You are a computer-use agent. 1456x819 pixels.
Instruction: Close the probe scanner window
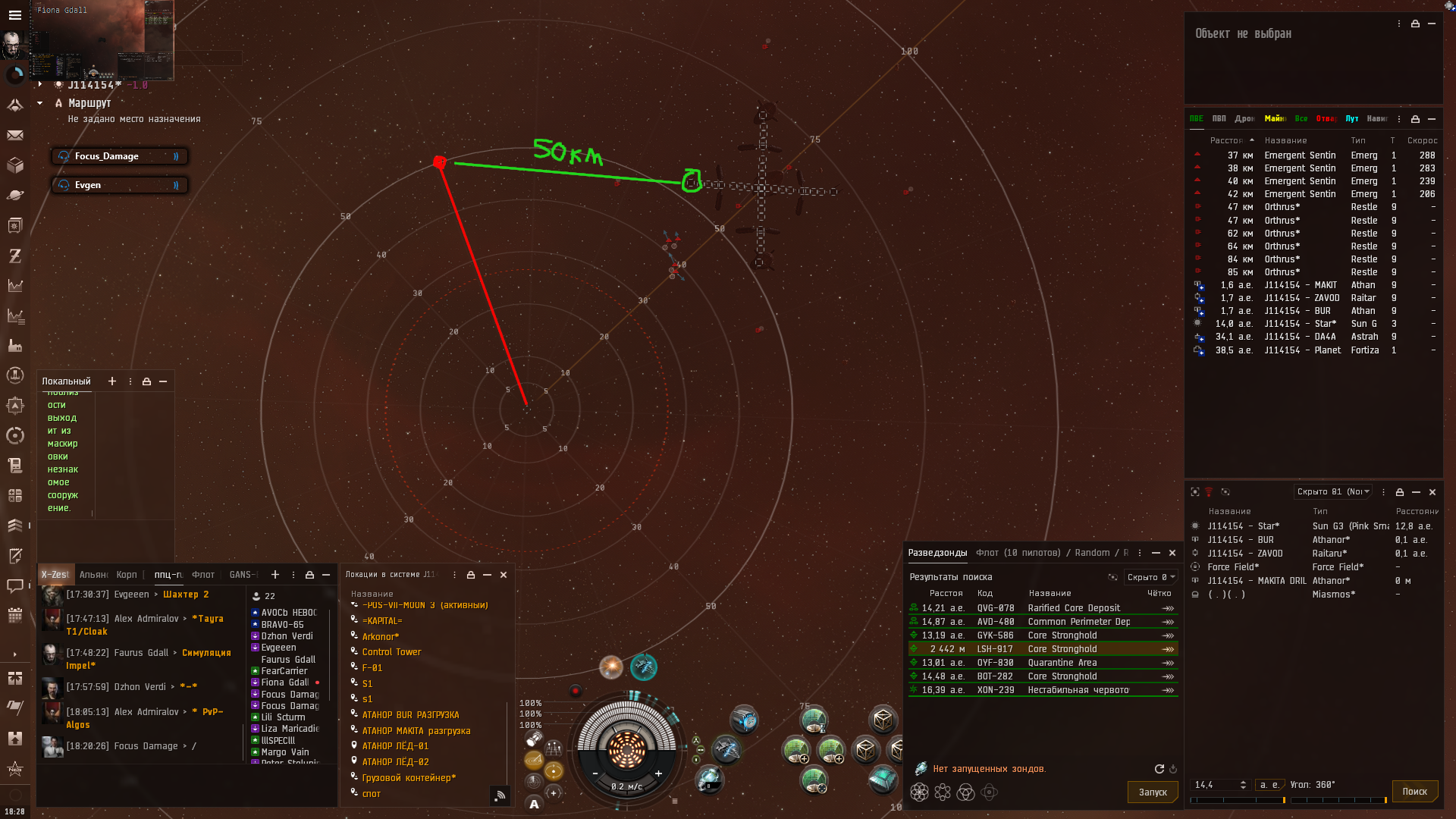click(1172, 553)
